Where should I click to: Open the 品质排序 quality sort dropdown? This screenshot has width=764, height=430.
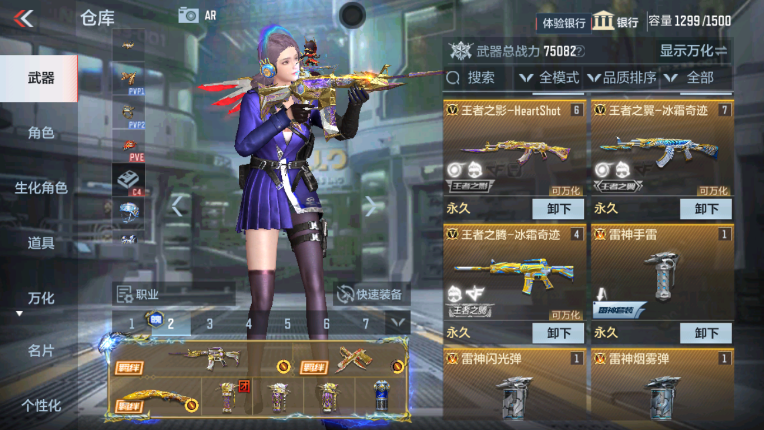[x=622, y=77]
